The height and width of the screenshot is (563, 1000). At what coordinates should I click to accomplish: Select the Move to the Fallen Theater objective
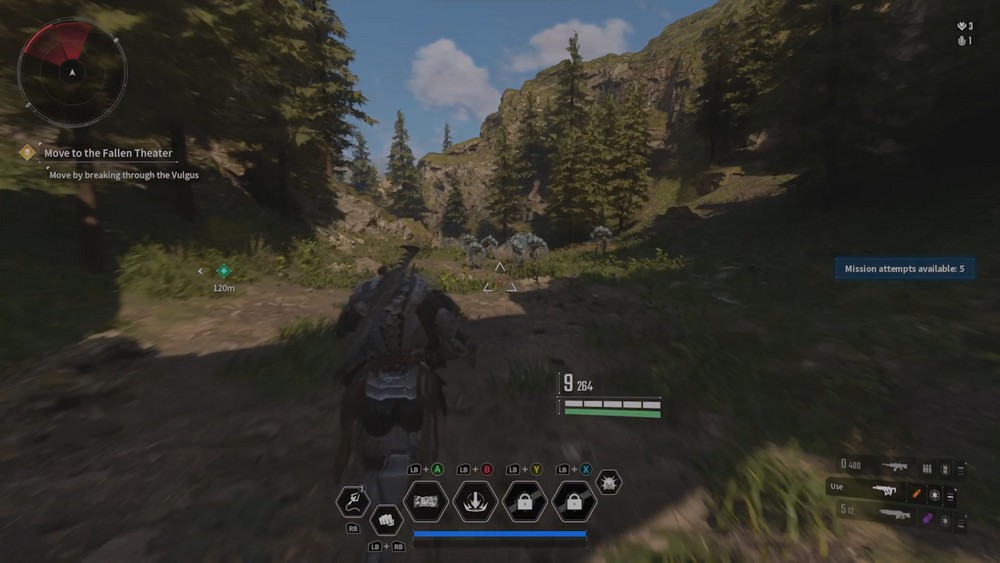point(108,153)
